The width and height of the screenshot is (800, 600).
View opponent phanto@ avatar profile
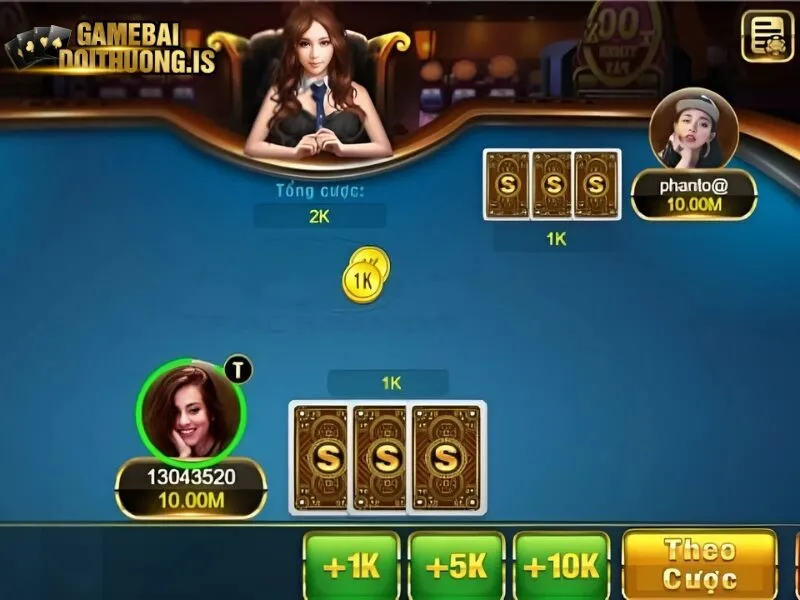point(693,133)
